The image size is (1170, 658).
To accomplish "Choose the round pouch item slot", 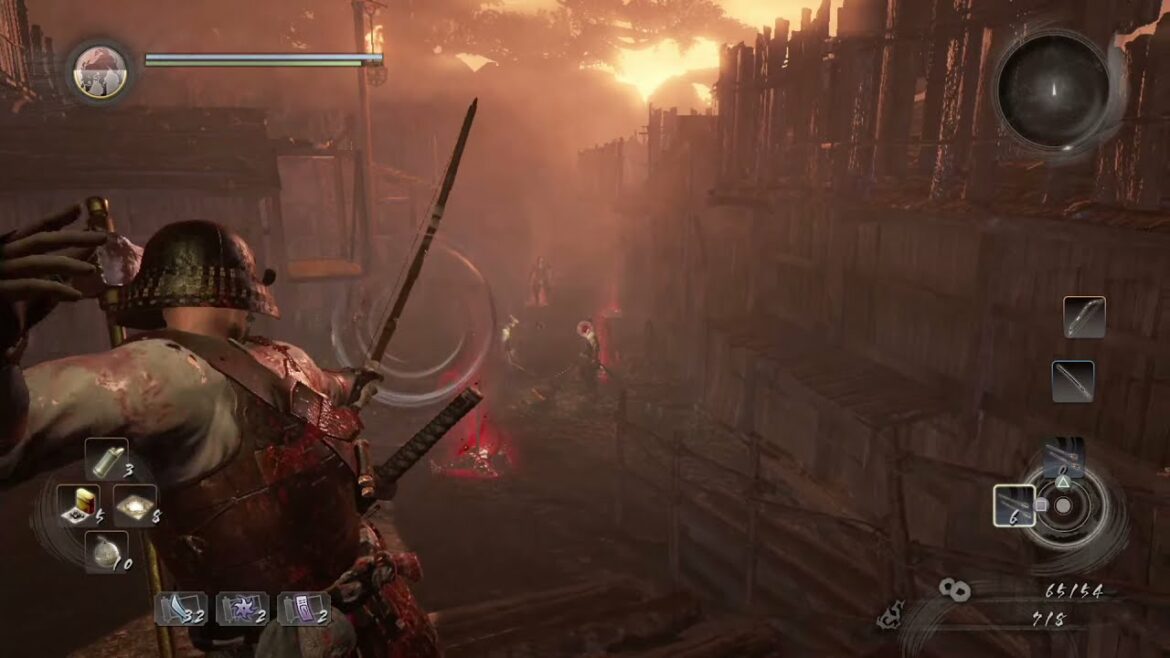I will 105,551.
